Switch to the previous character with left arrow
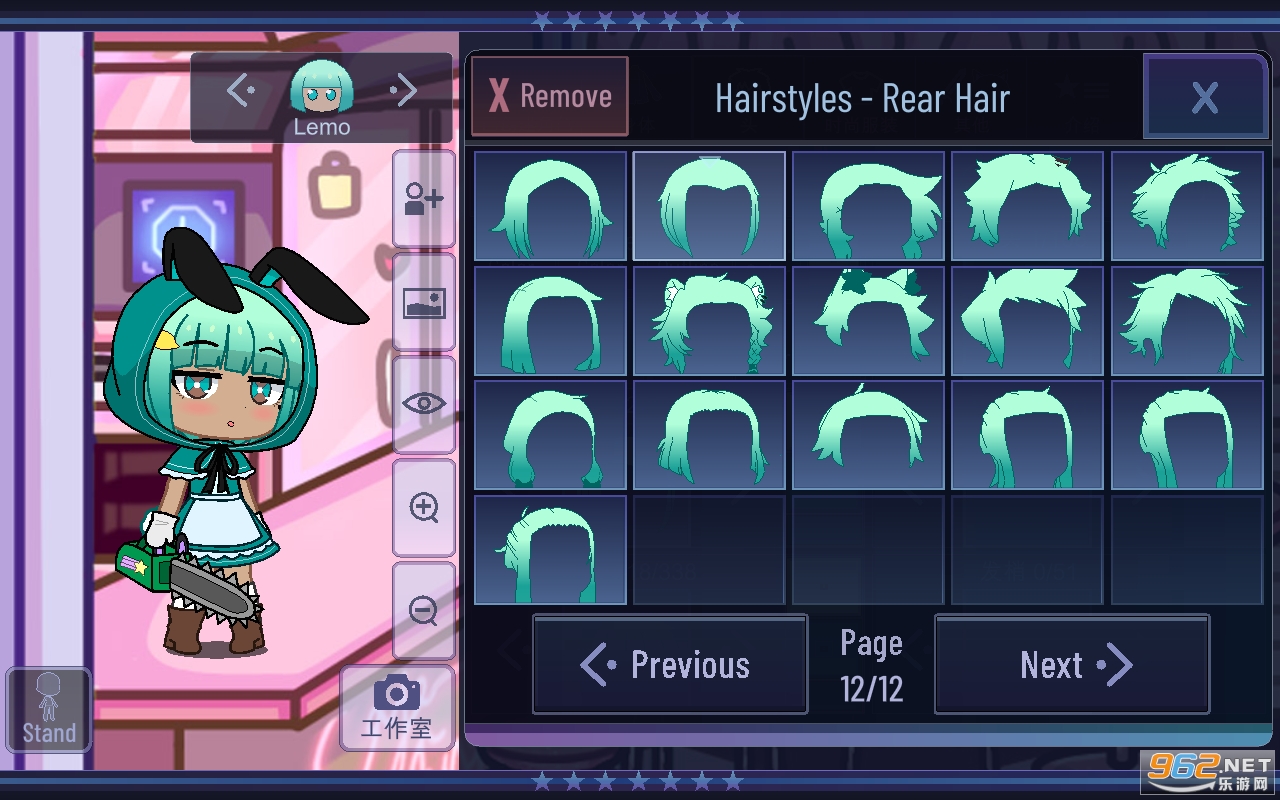 click(240, 92)
